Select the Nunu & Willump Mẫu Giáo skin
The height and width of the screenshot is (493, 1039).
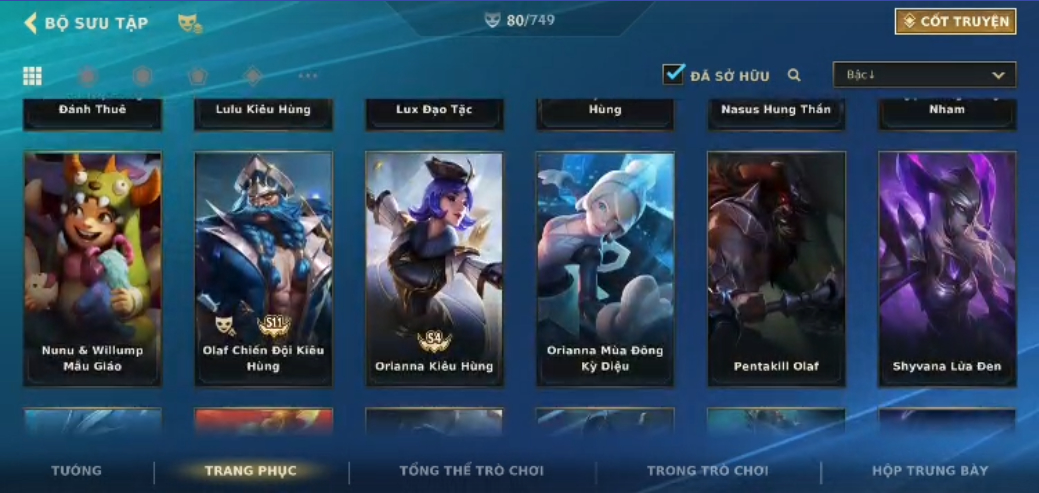click(x=93, y=268)
